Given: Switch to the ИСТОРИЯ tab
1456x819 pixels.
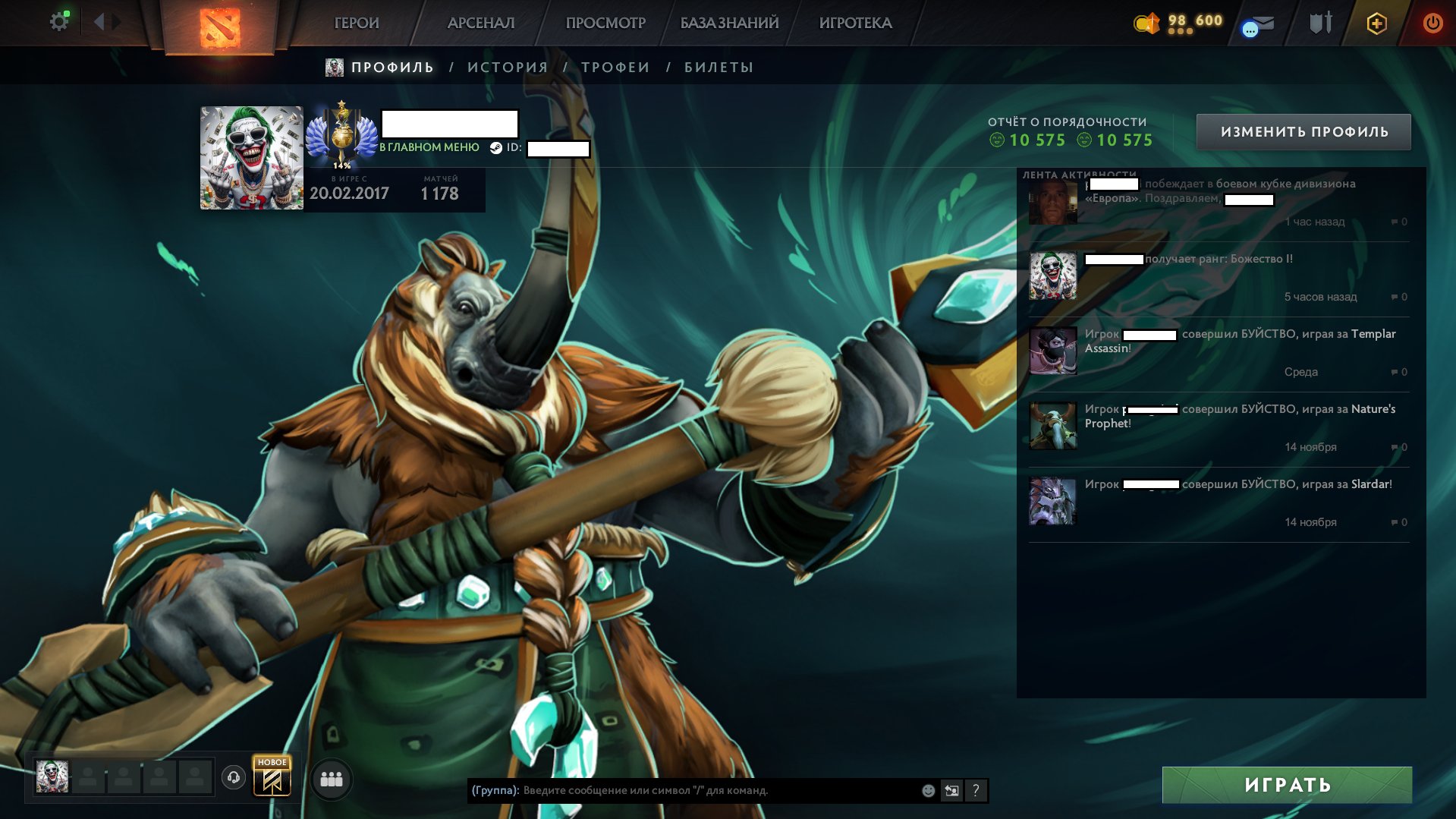Looking at the screenshot, I should [x=507, y=67].
